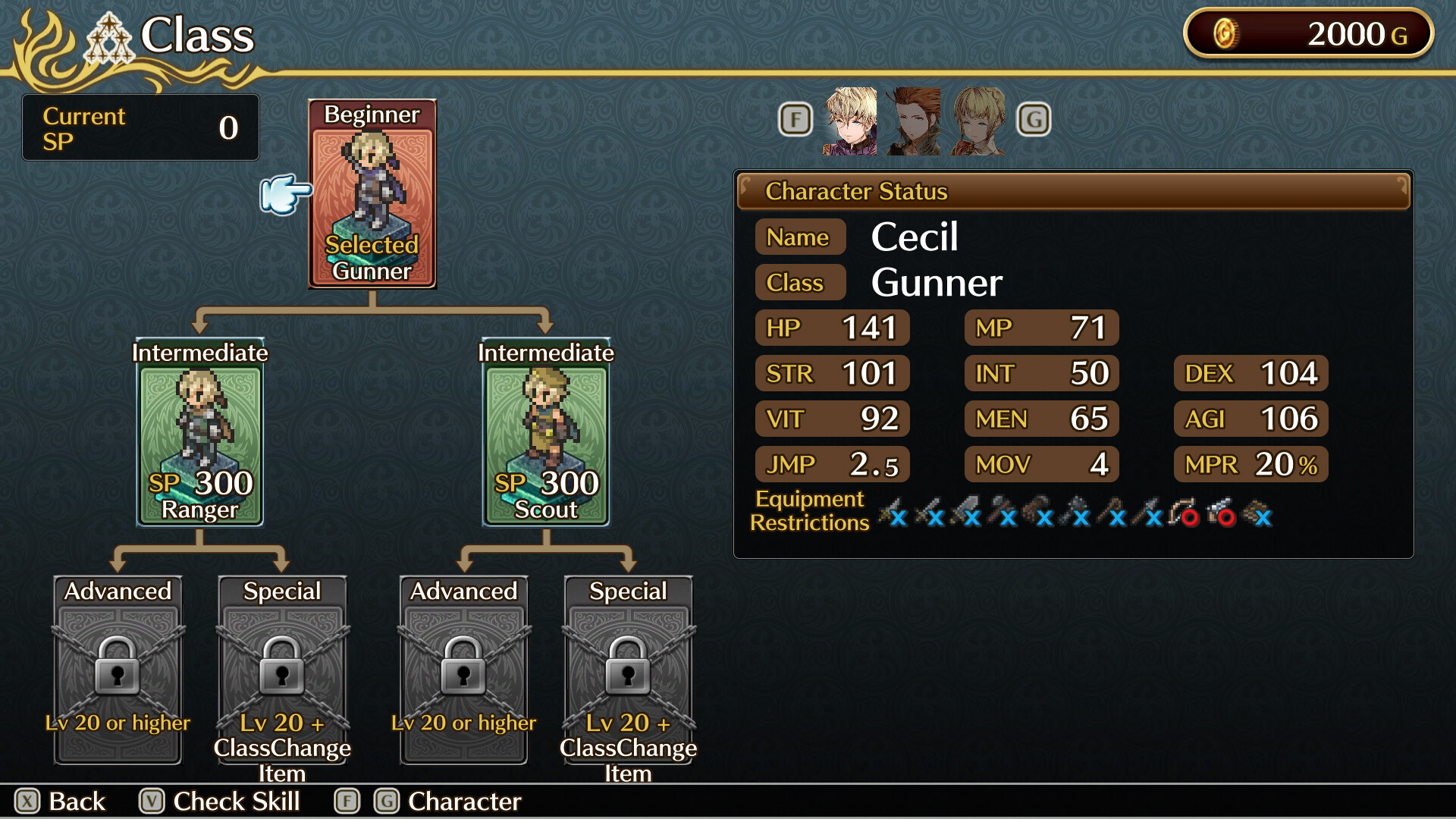Open Check Skill for the class
1456x819 pixels.
click(220, 802)
